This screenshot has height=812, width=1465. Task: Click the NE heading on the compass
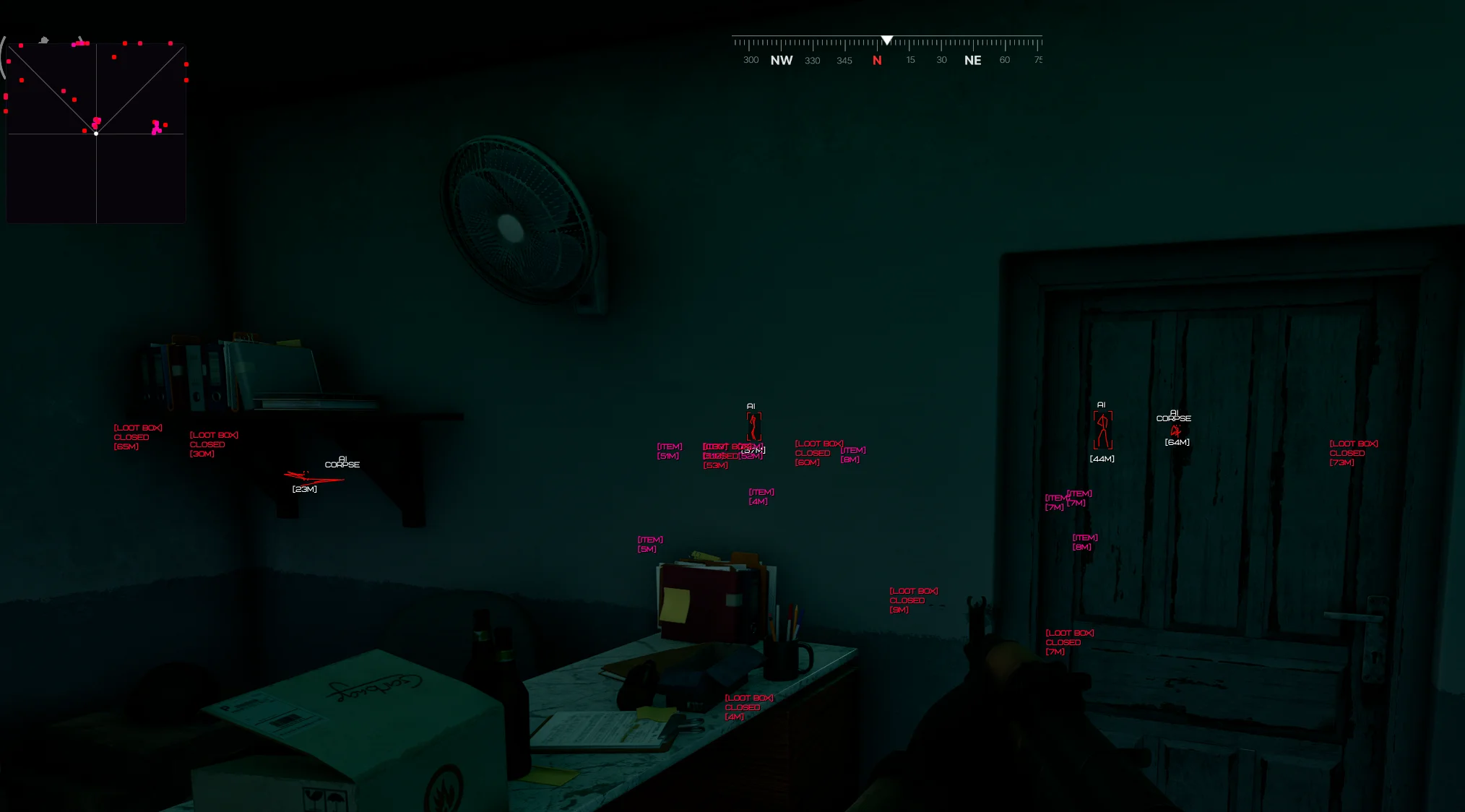point(972,61)
